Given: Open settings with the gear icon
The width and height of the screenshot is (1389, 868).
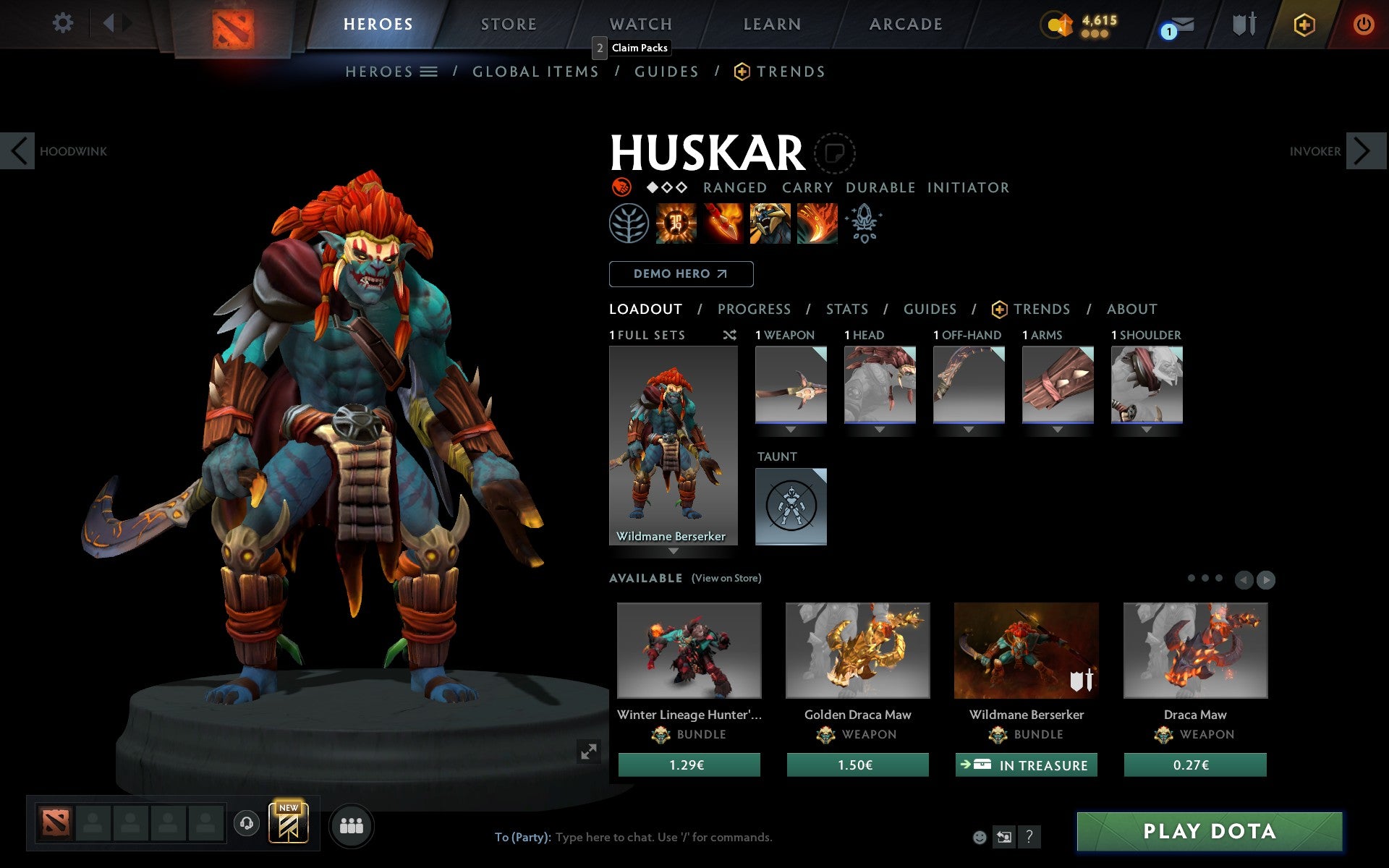Looking at the screenshot, I should coord(64,23).
